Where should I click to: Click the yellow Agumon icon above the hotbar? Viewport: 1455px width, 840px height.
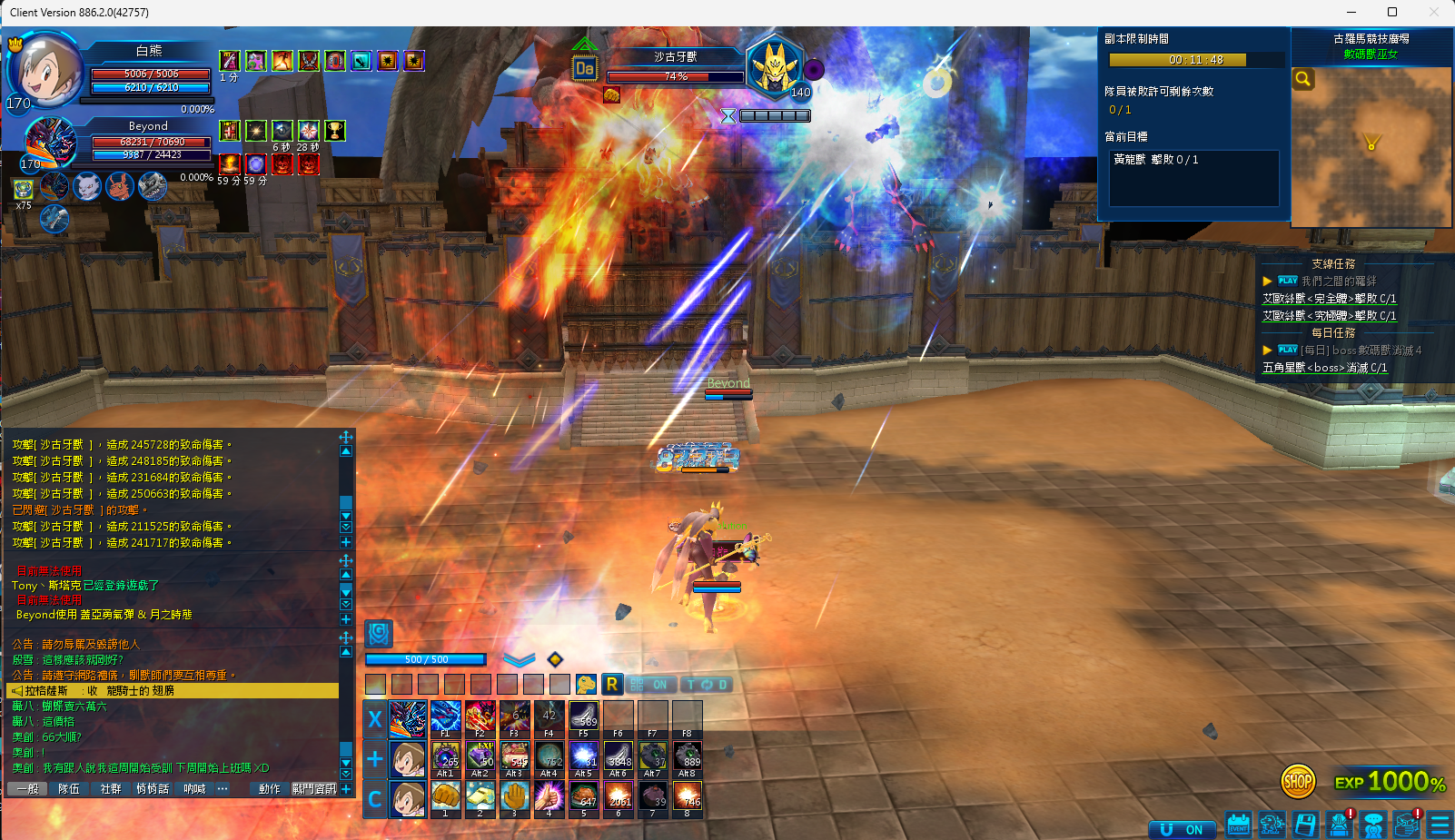click(586, 684)
